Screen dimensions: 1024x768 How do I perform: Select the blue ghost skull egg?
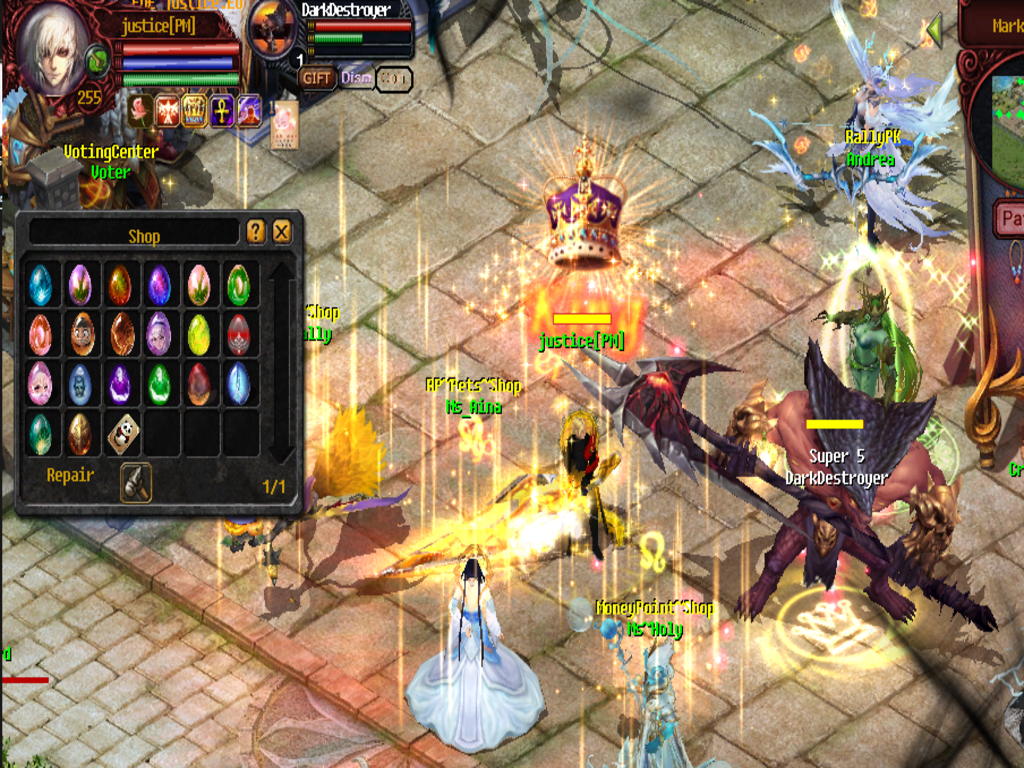pyautogui.click(x=80, y=384)
